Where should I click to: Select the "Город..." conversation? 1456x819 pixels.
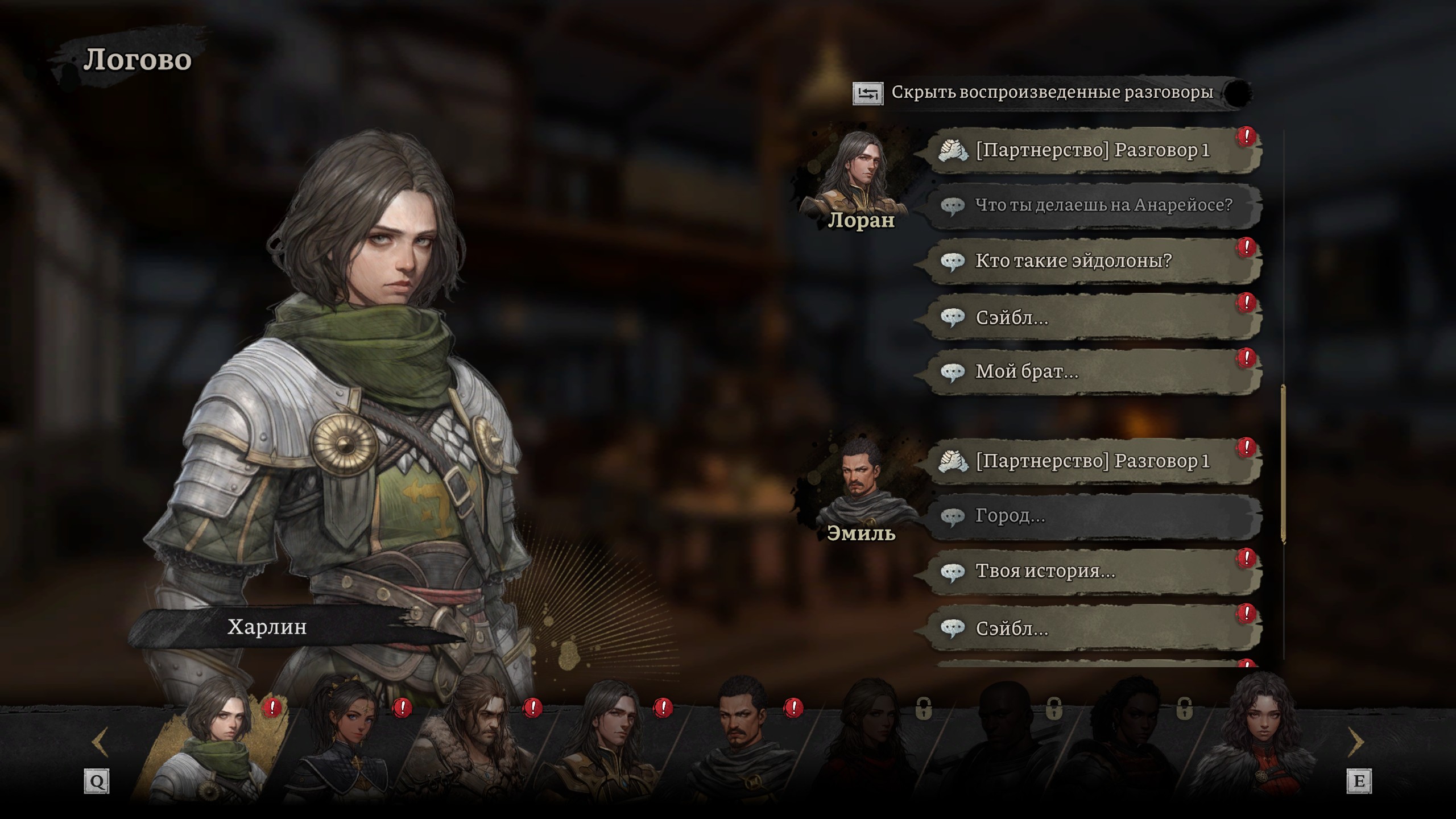click(1092, 516)
